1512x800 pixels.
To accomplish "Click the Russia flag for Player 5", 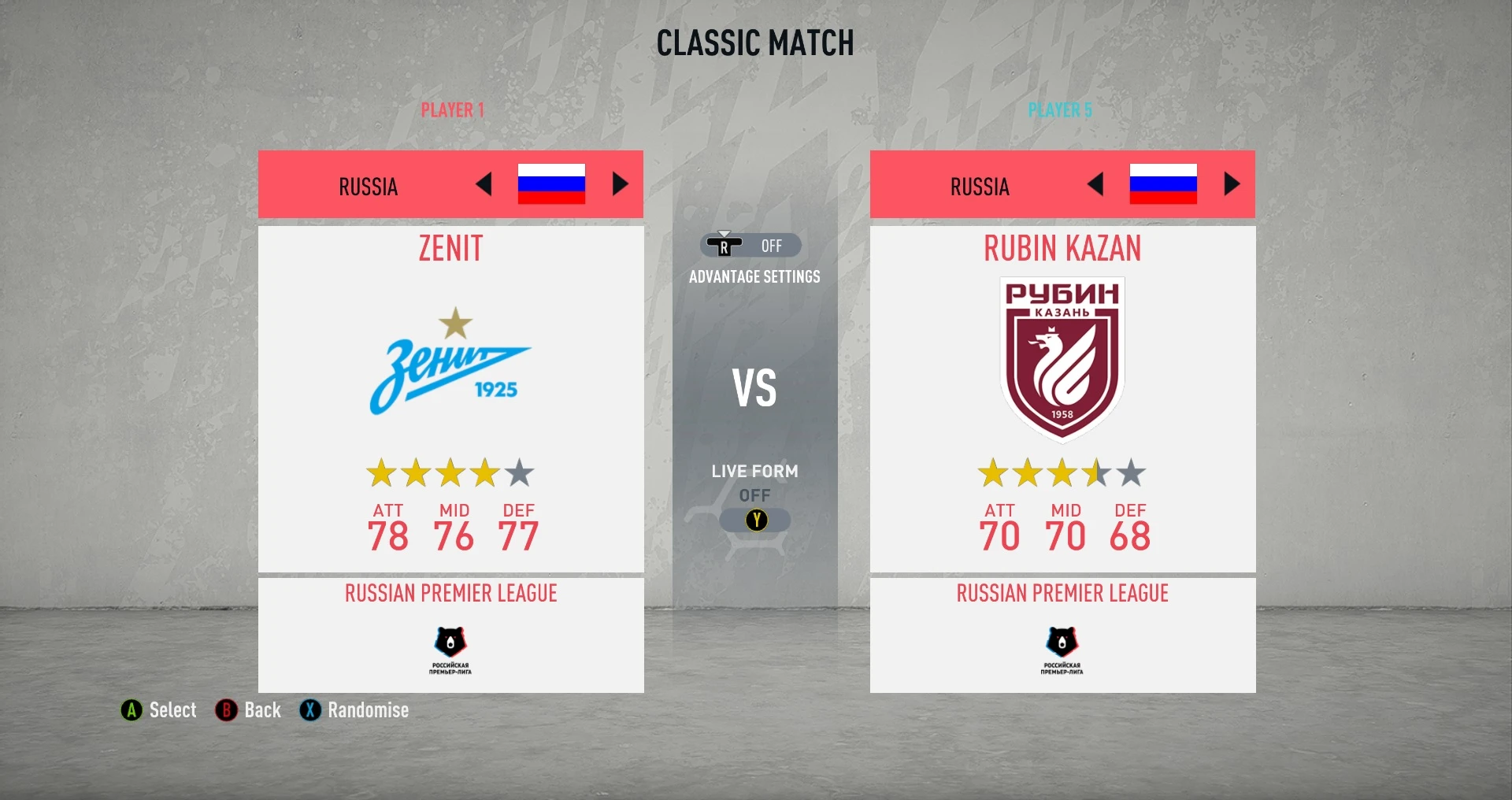I will click(1162, 183).
